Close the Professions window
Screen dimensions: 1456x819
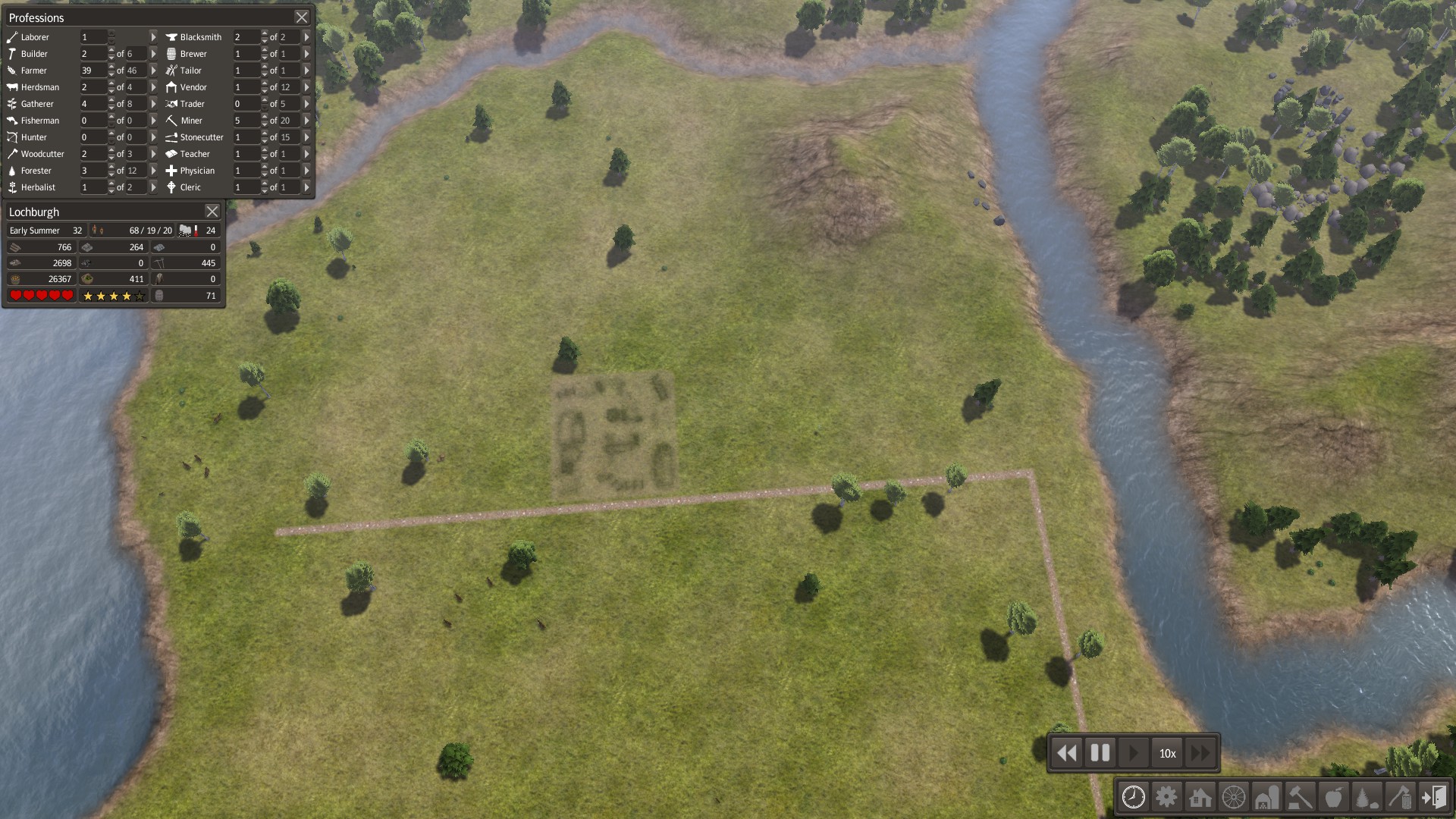coord(302,17)
